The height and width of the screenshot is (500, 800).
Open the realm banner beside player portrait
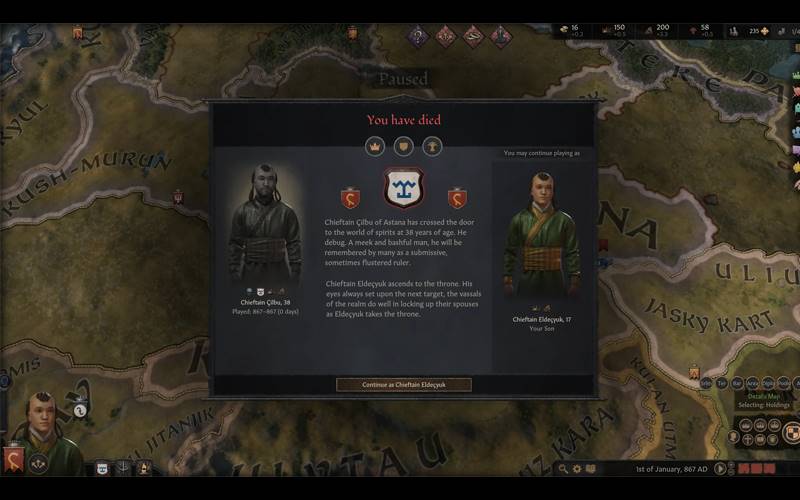(x=14, y=460)
